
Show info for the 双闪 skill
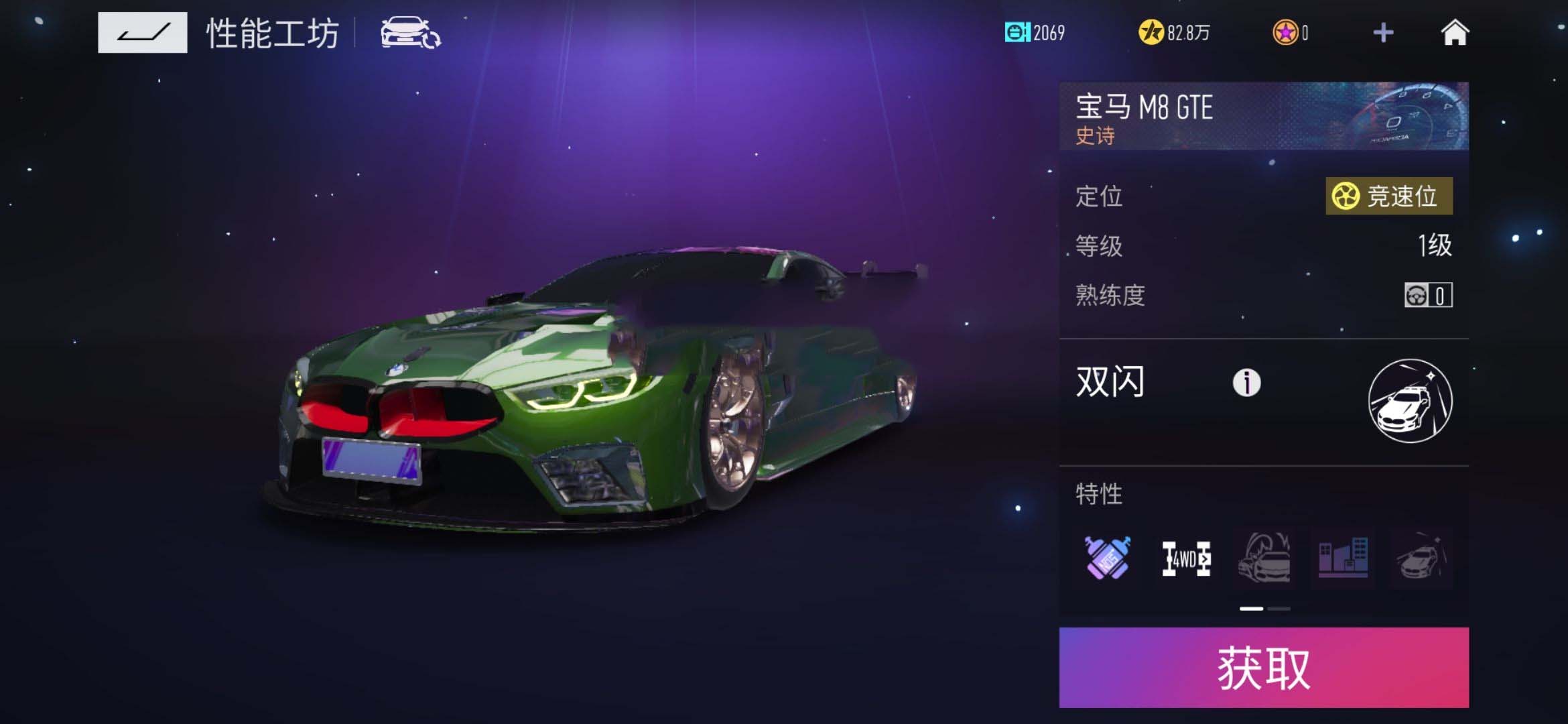tap(1246, 383)
